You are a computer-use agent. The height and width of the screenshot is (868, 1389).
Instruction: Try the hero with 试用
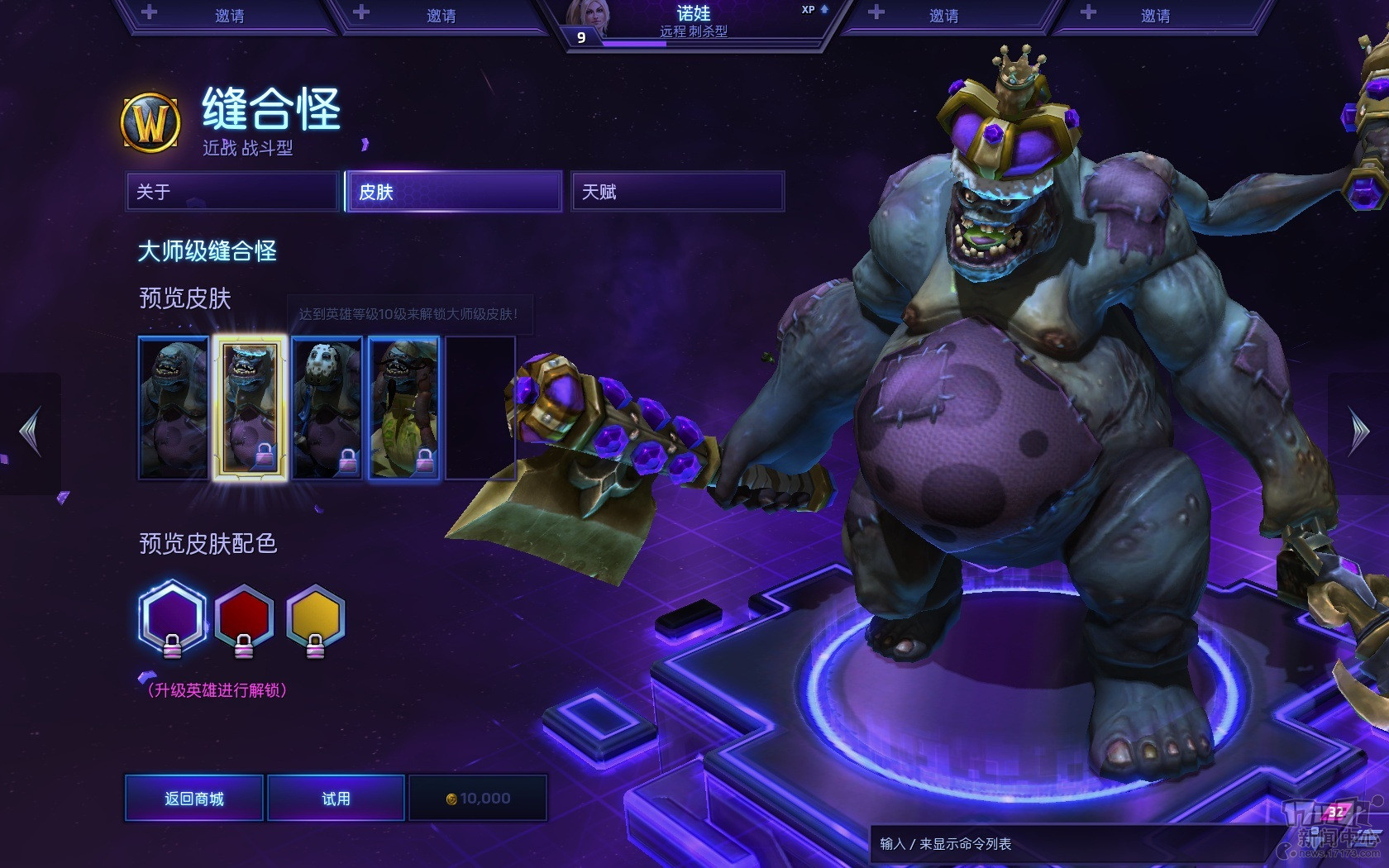tap(336, 799)
